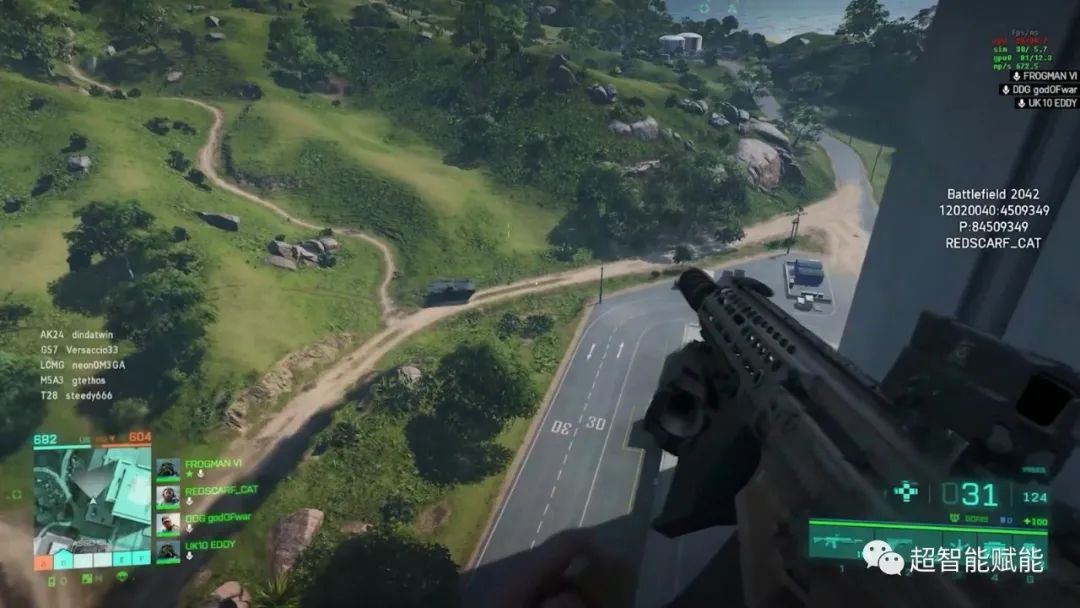The image size is (1080, 608).
Task: Select DDG godOFwar's squad portrait
Action: 168,522
